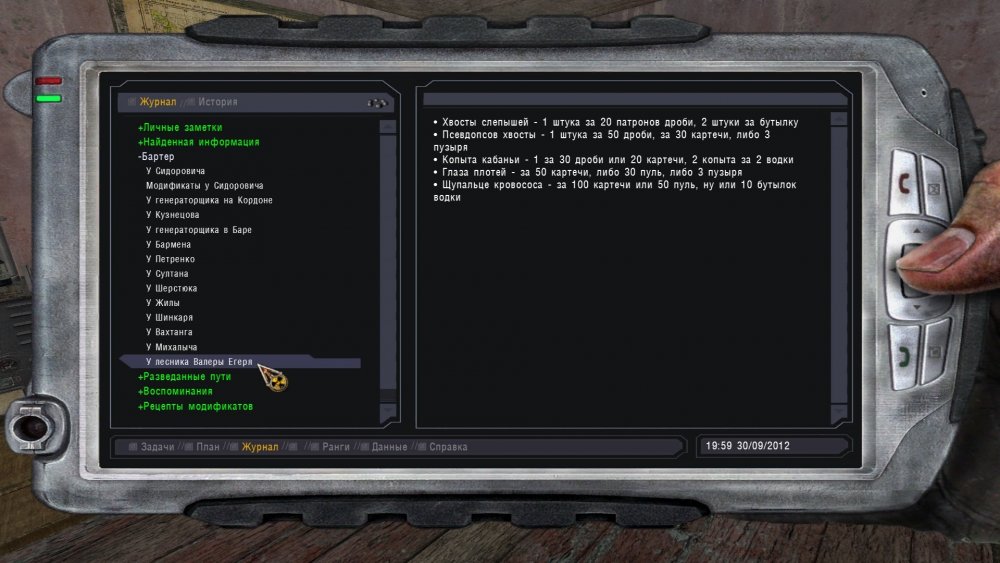Select the У Вахтанга entry

(169, 332)
